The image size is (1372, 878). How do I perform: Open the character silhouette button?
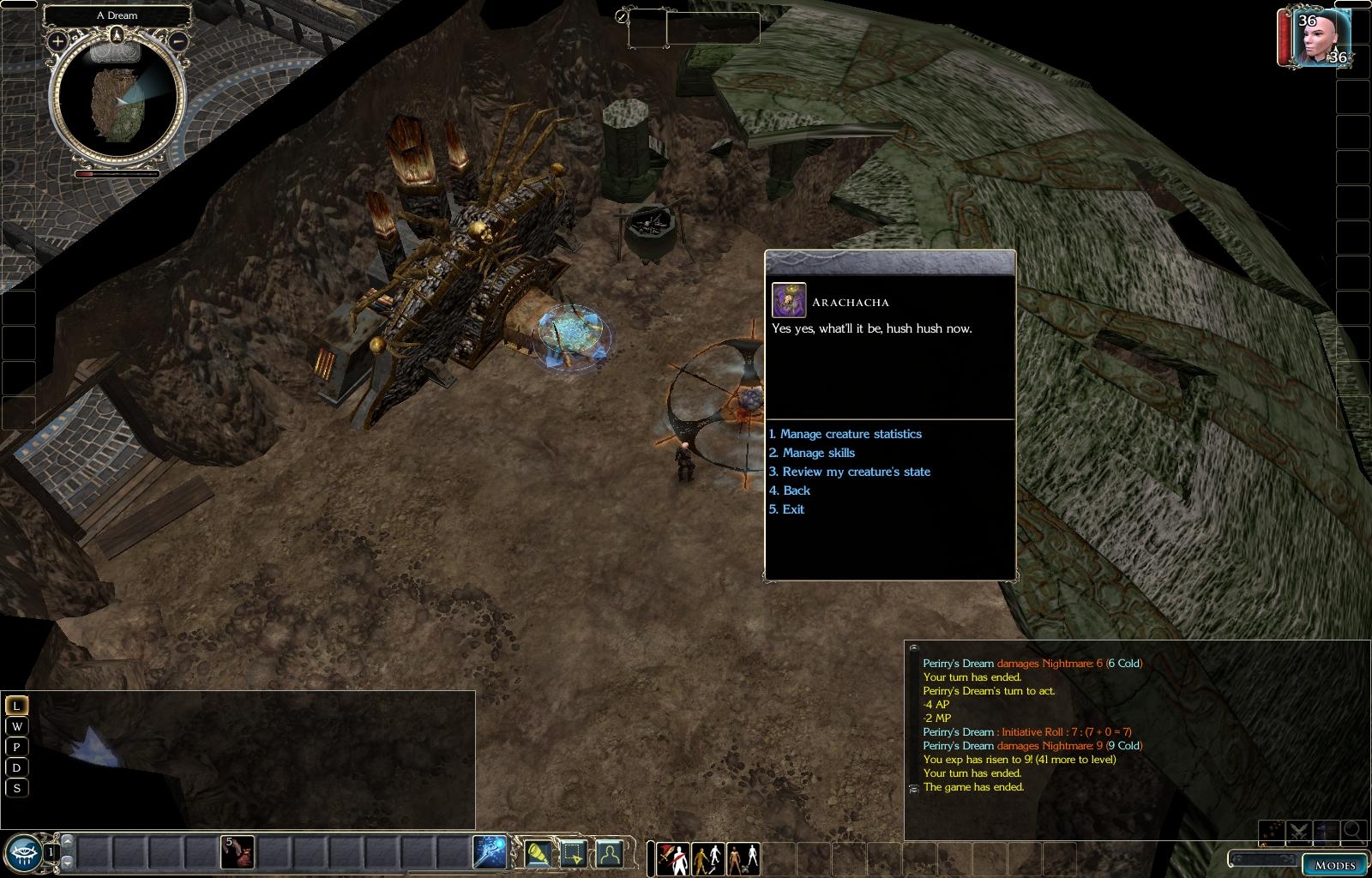tap(609, 854)
